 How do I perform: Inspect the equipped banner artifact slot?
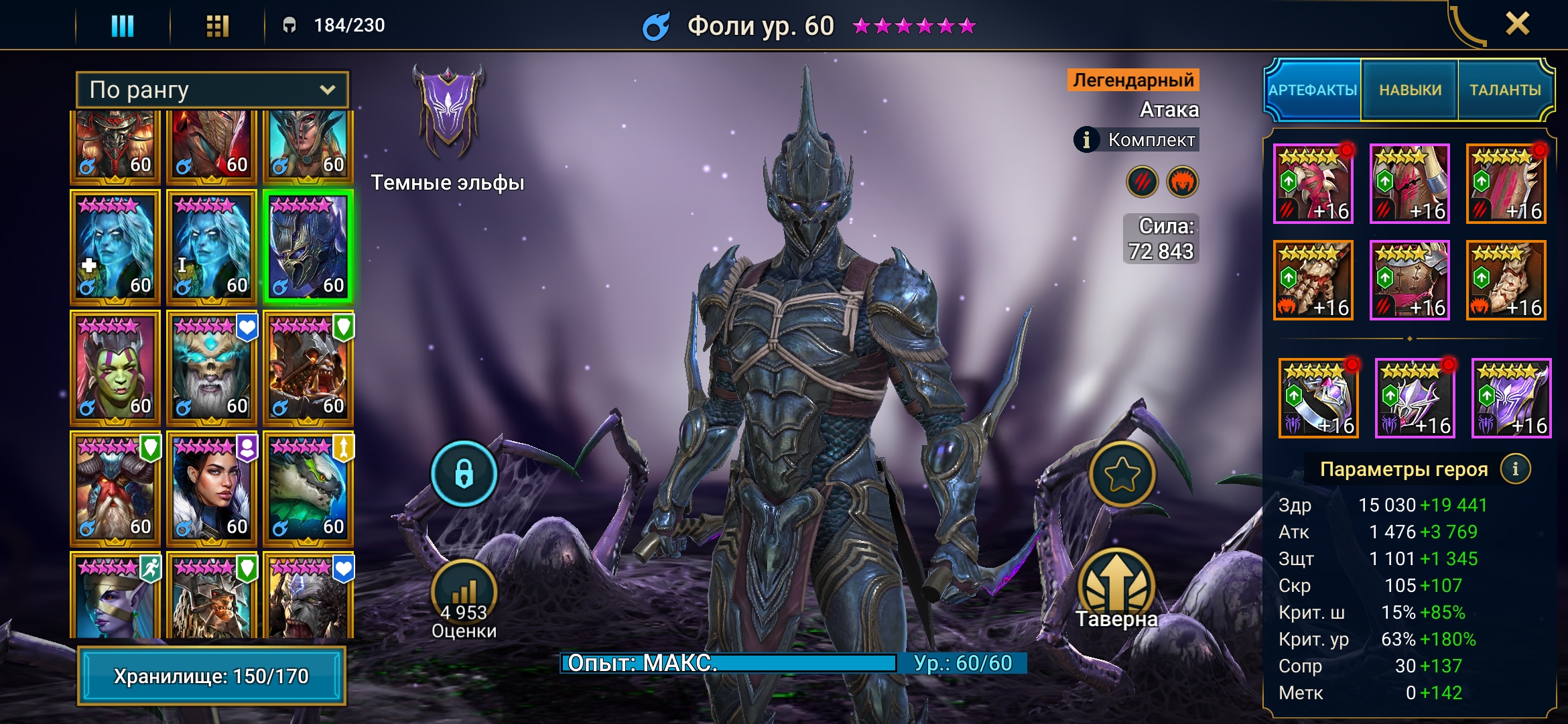[1511, 398]
